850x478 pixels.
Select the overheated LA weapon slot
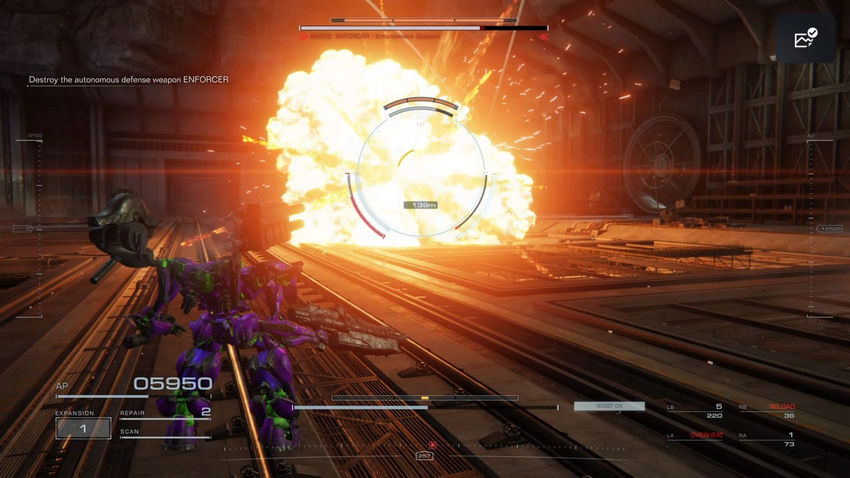698,440
